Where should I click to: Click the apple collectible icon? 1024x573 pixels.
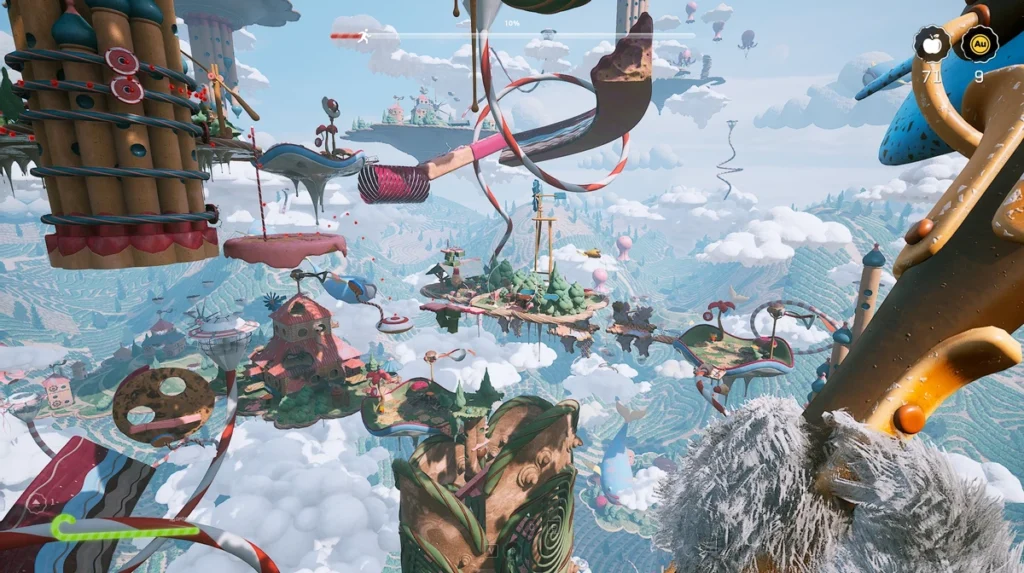tap(932, 44)
